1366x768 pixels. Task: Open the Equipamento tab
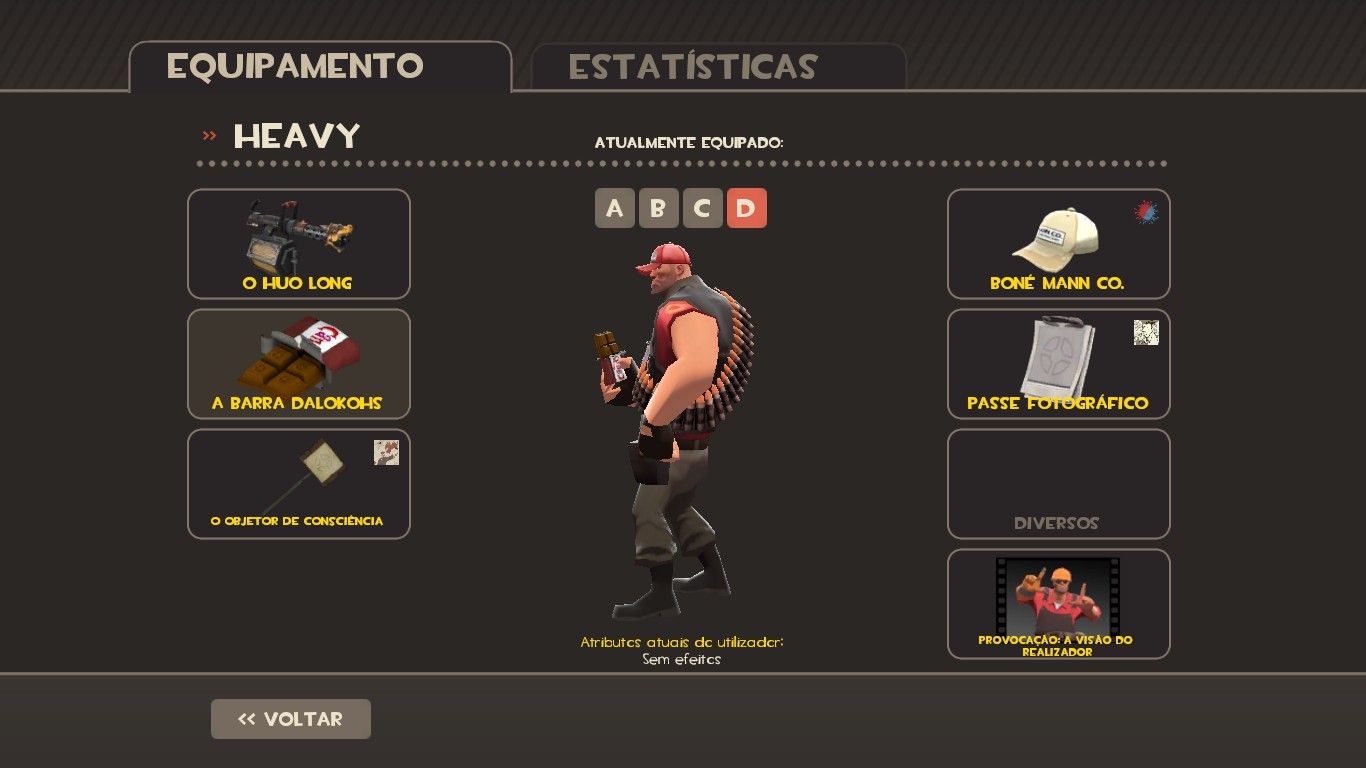click(296, 66)
